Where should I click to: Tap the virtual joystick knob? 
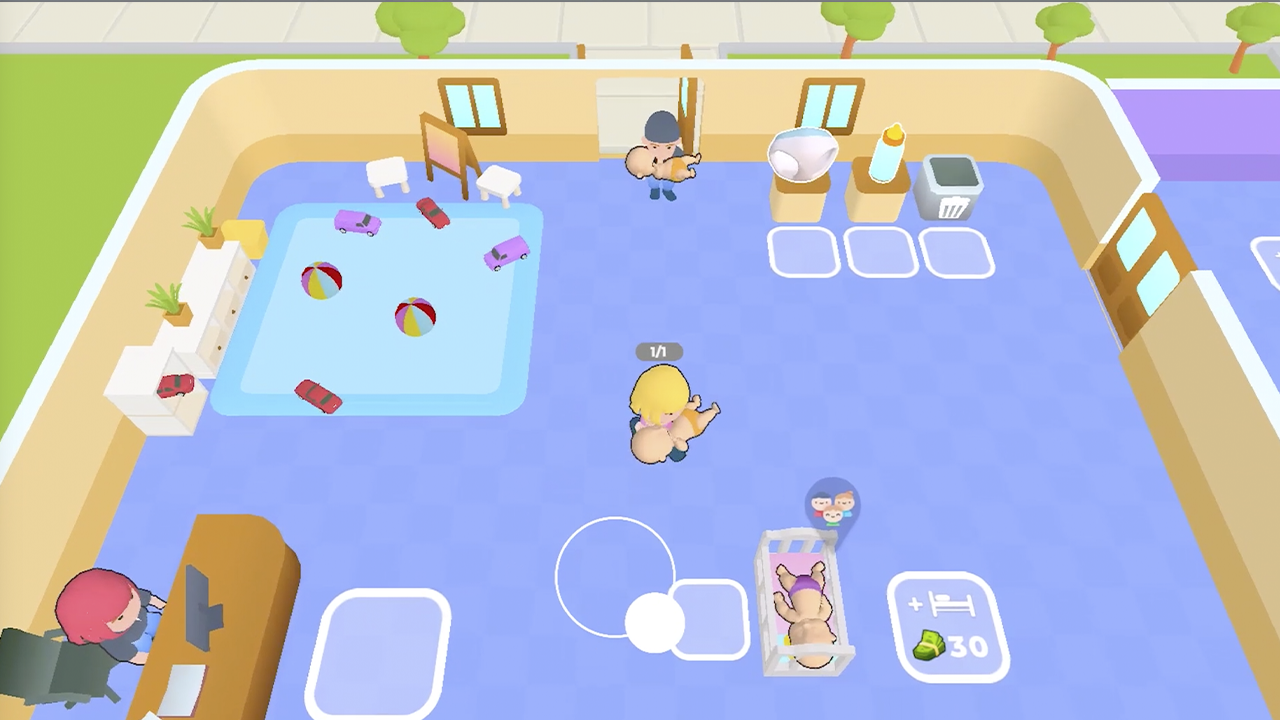tap(655, 622)
